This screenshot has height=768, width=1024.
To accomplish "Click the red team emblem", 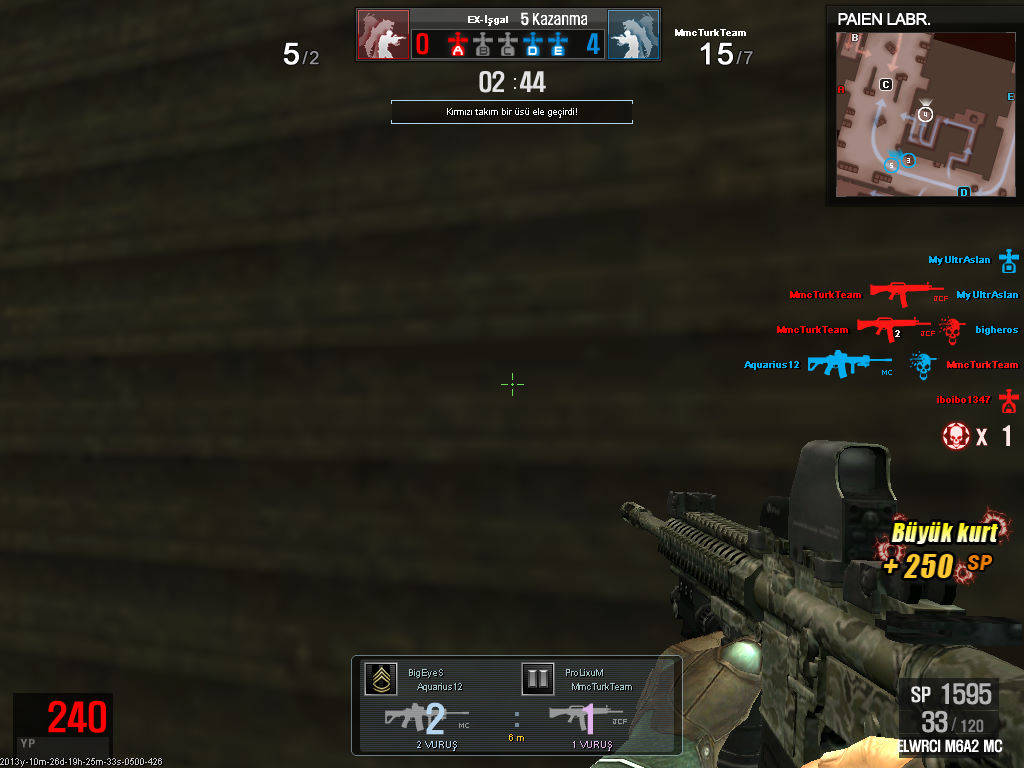I will (x=383, y=35).
